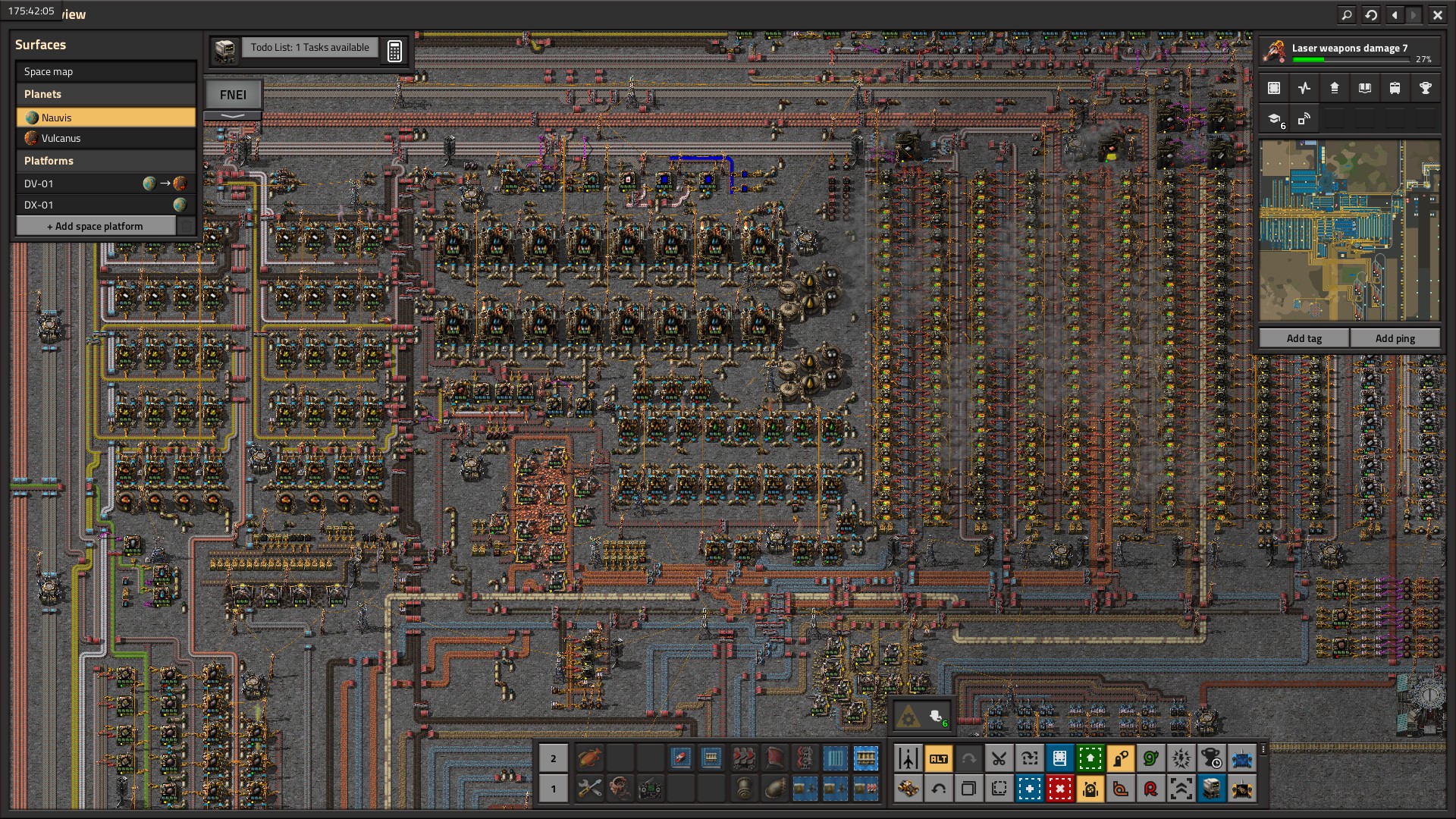This screenshot has width=1456, height=819.
Task: Open the Todo List tasks panel
Action: [x=309, y=48]
